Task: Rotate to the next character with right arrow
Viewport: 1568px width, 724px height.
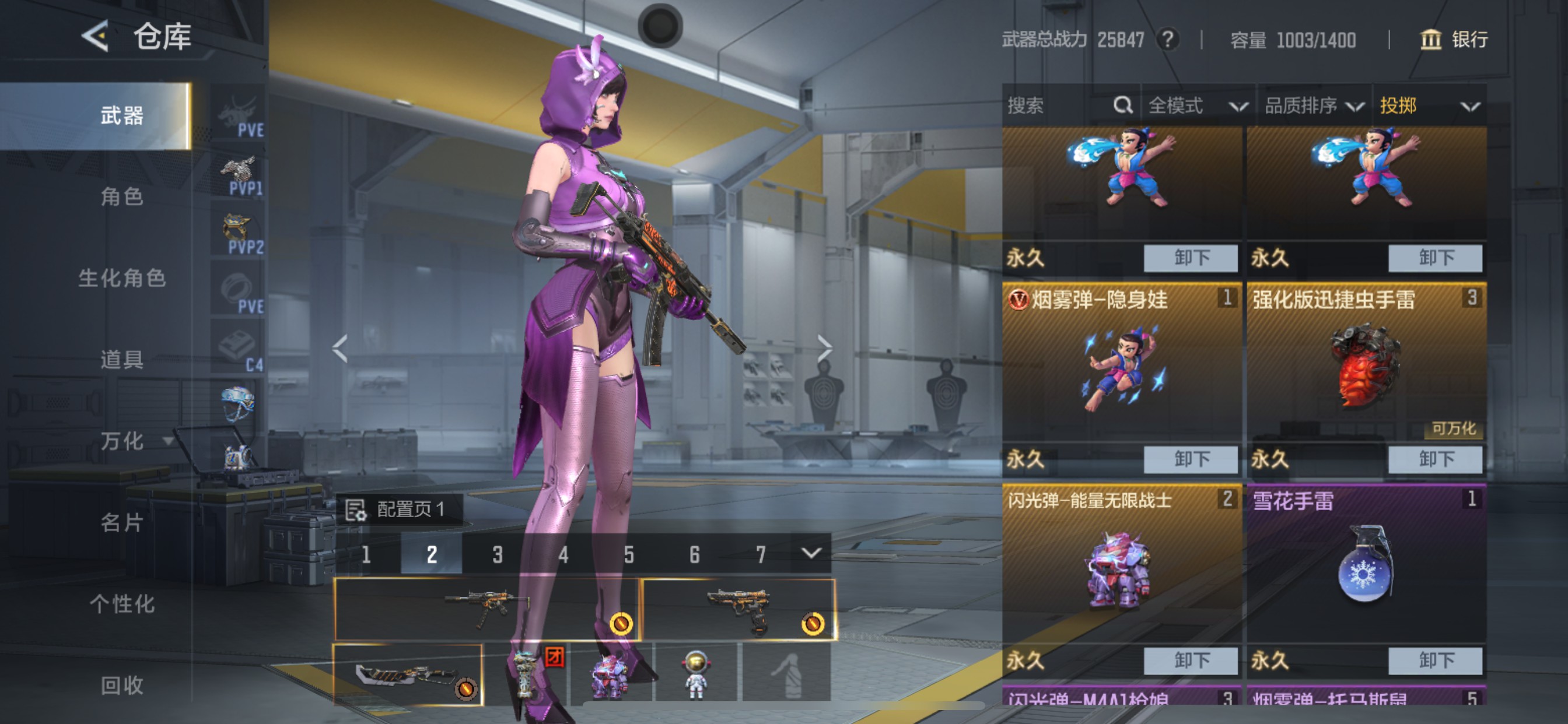Action: point(824,349)
